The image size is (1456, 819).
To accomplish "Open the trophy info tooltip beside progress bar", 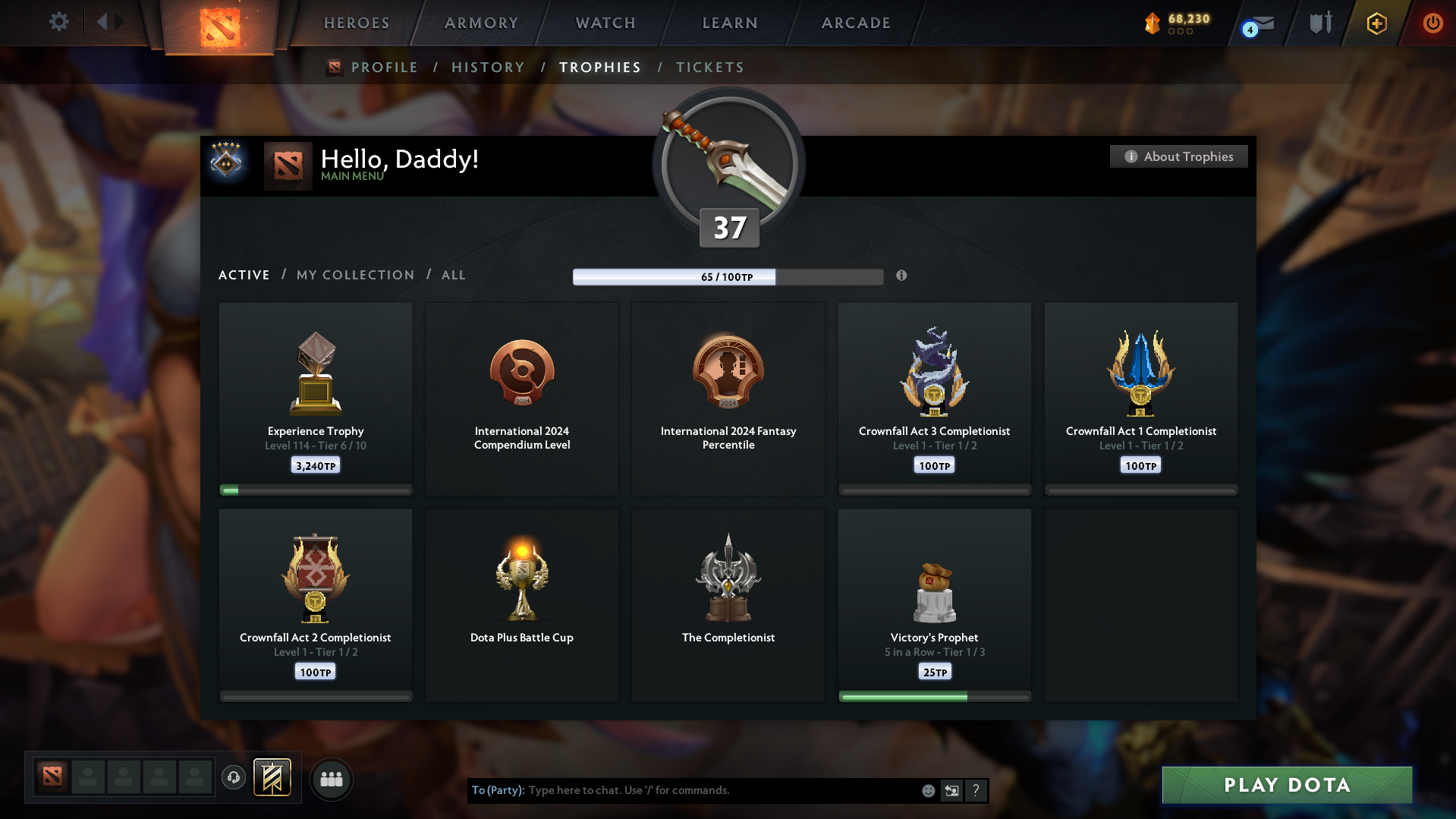I will [902, 276].
